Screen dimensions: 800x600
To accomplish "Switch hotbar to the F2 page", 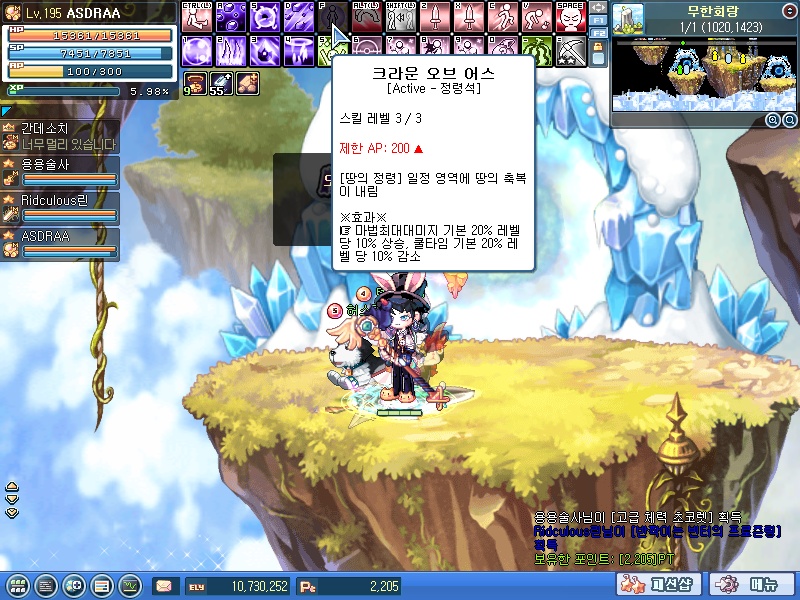I will [x=598, y=33].
